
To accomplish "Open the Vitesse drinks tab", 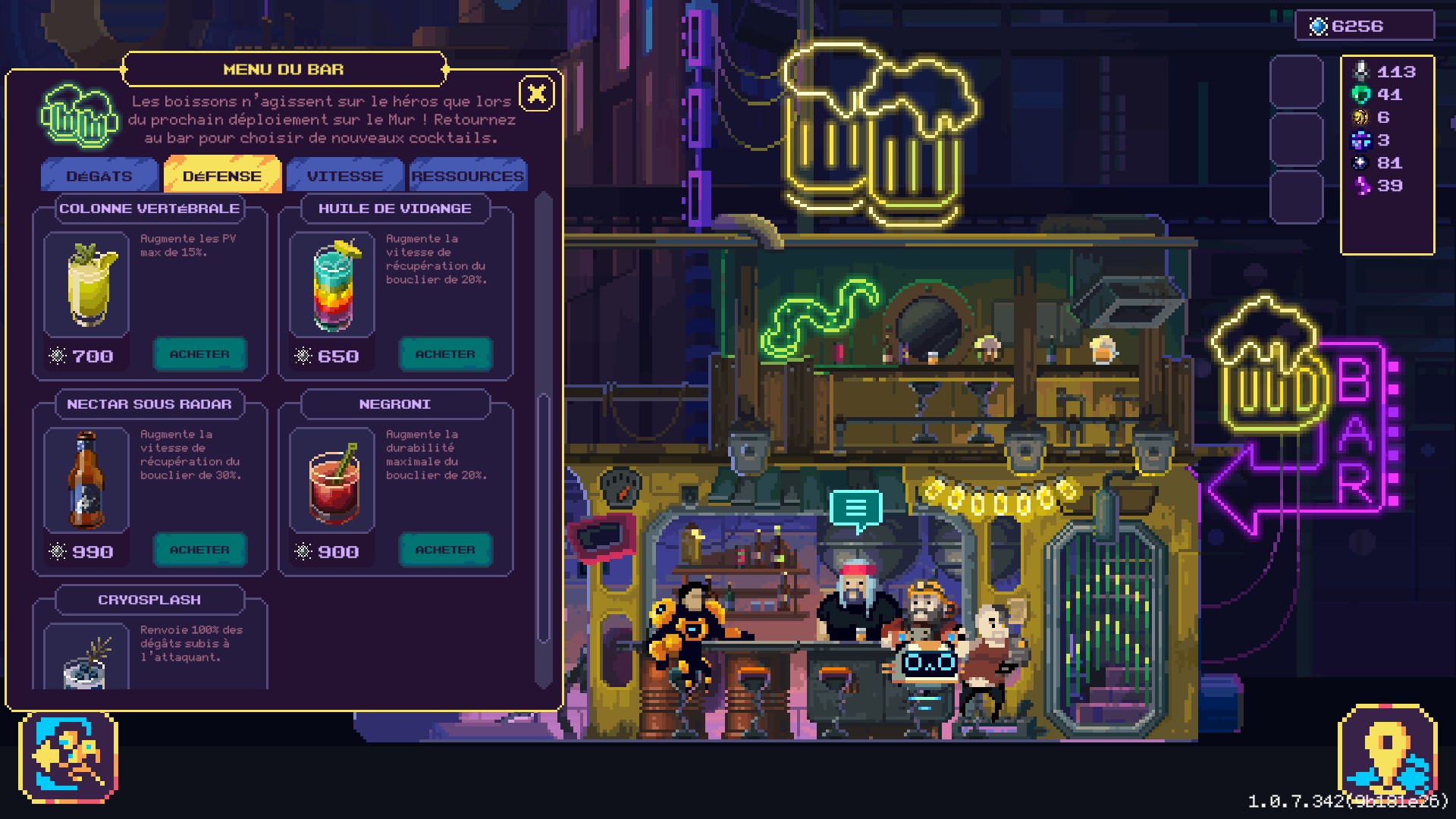I will coord(345,176).
